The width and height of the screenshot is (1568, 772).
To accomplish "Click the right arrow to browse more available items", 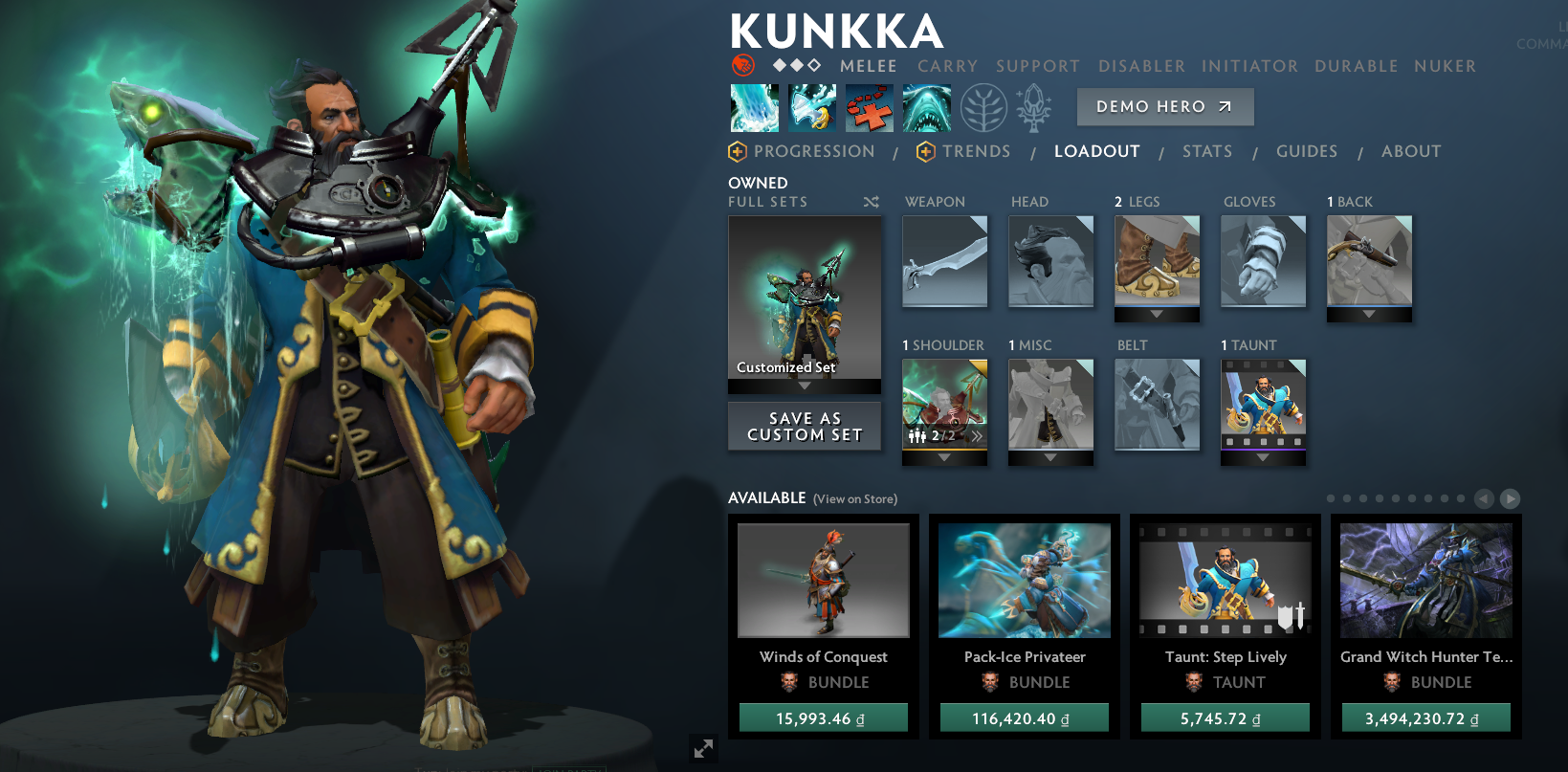I will point(1512,498).
